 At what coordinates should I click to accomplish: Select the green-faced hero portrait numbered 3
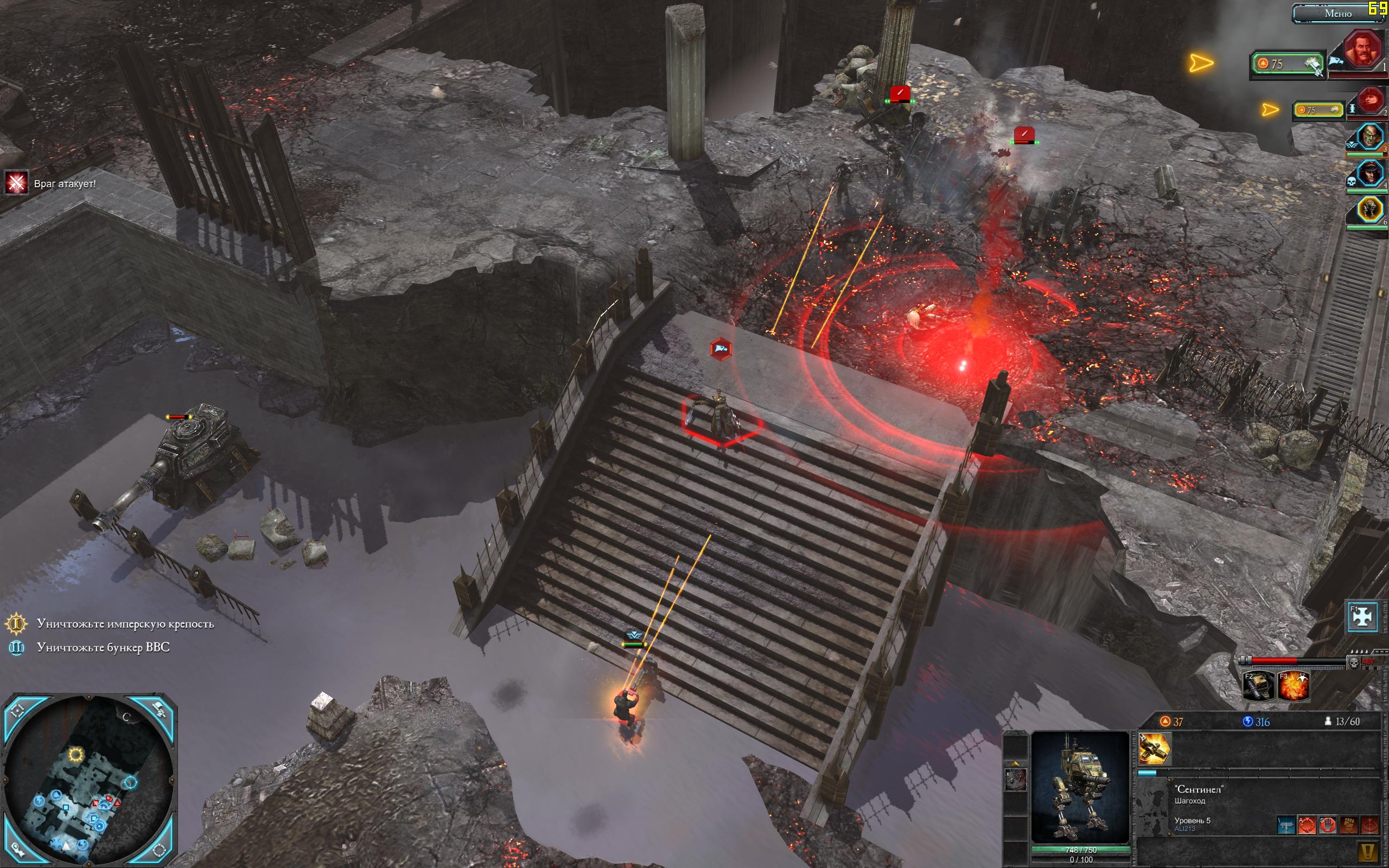point(1369,137)
